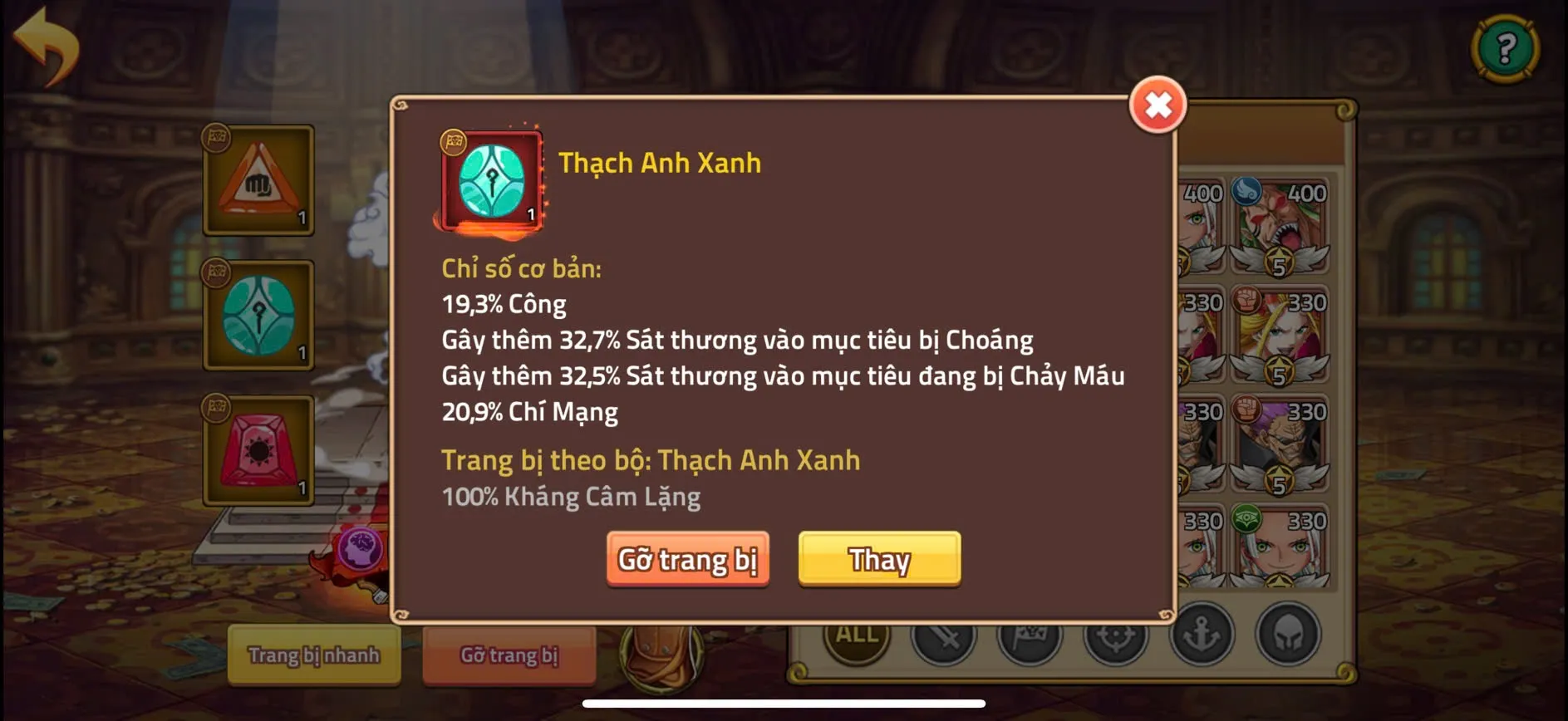The width and height of the screenshot is (1568, 721).
Task: Tap the purple orb beside the character
Action: click(x=361, y=547)
